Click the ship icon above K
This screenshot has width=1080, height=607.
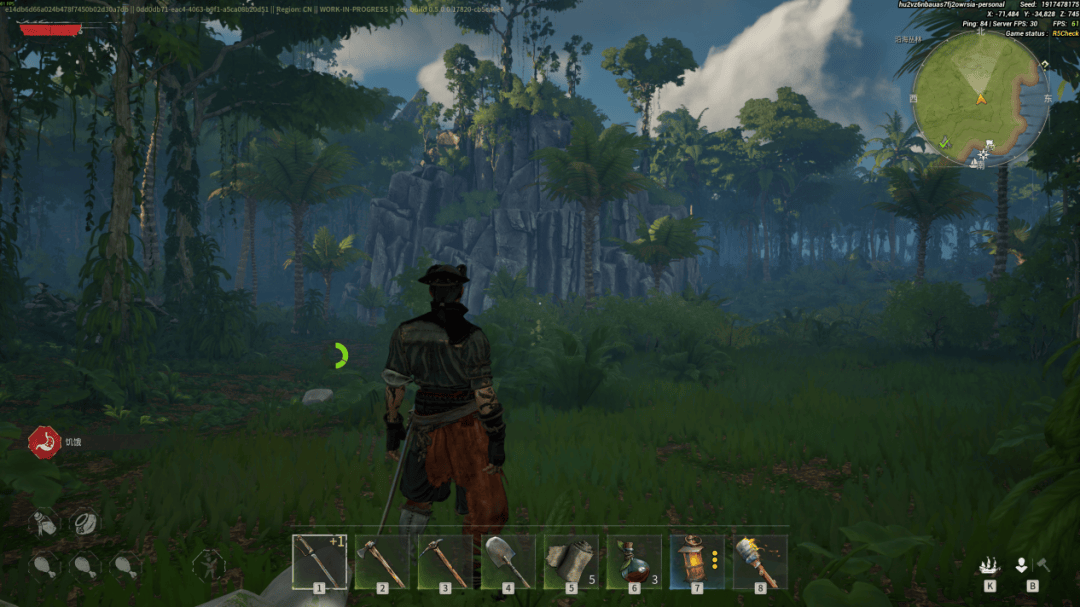point(989,565)
